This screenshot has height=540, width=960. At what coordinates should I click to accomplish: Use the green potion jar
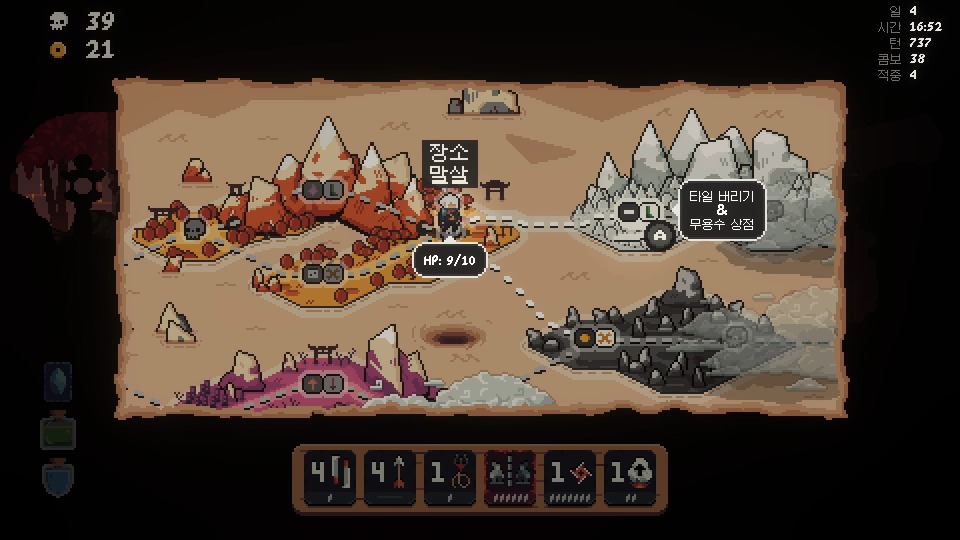coord(58,432)
